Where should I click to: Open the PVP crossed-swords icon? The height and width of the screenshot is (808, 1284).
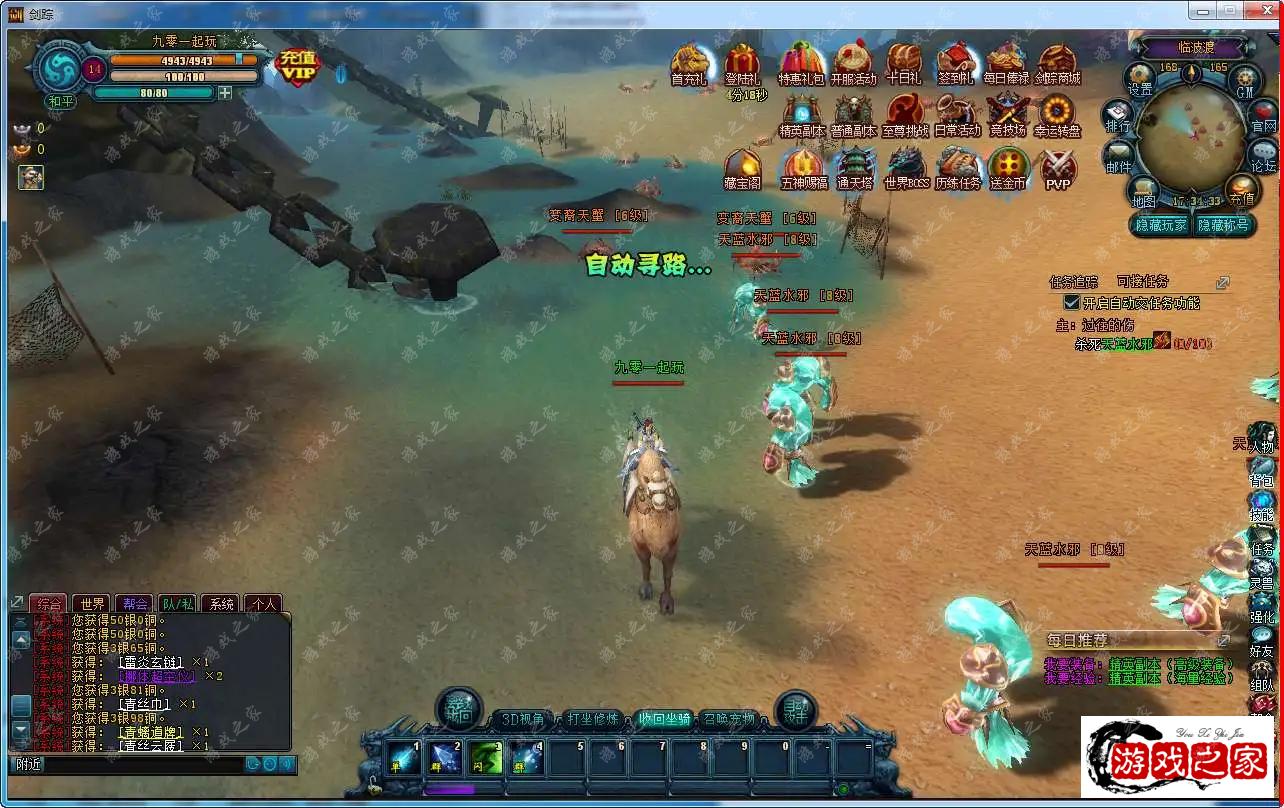coord(1058,168)
